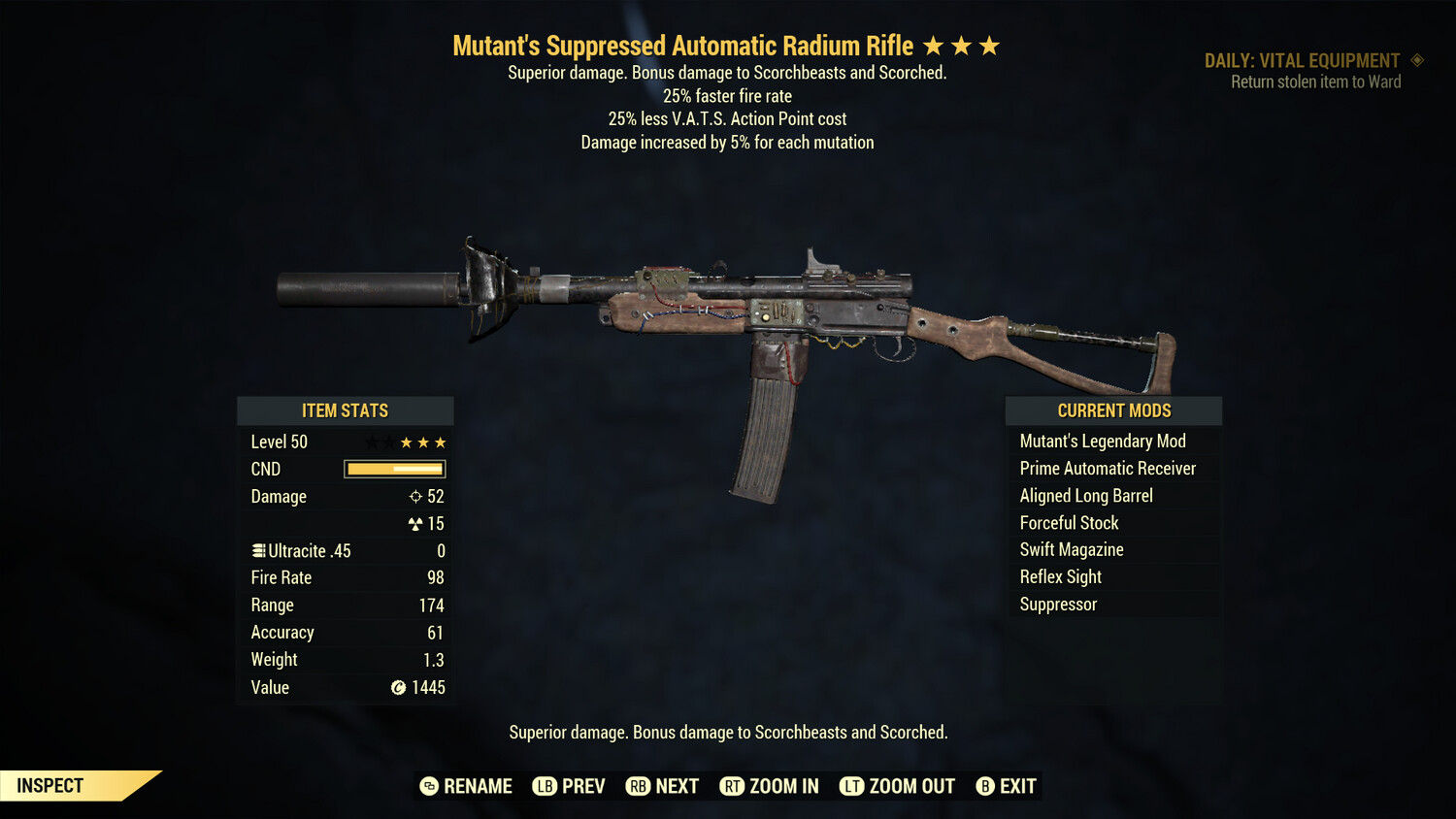The height and width of the screenshot is (819, 1456).
Task: Click the caps icon beside the Value stat
Action: pyautogui.click(x=397, y=688)
